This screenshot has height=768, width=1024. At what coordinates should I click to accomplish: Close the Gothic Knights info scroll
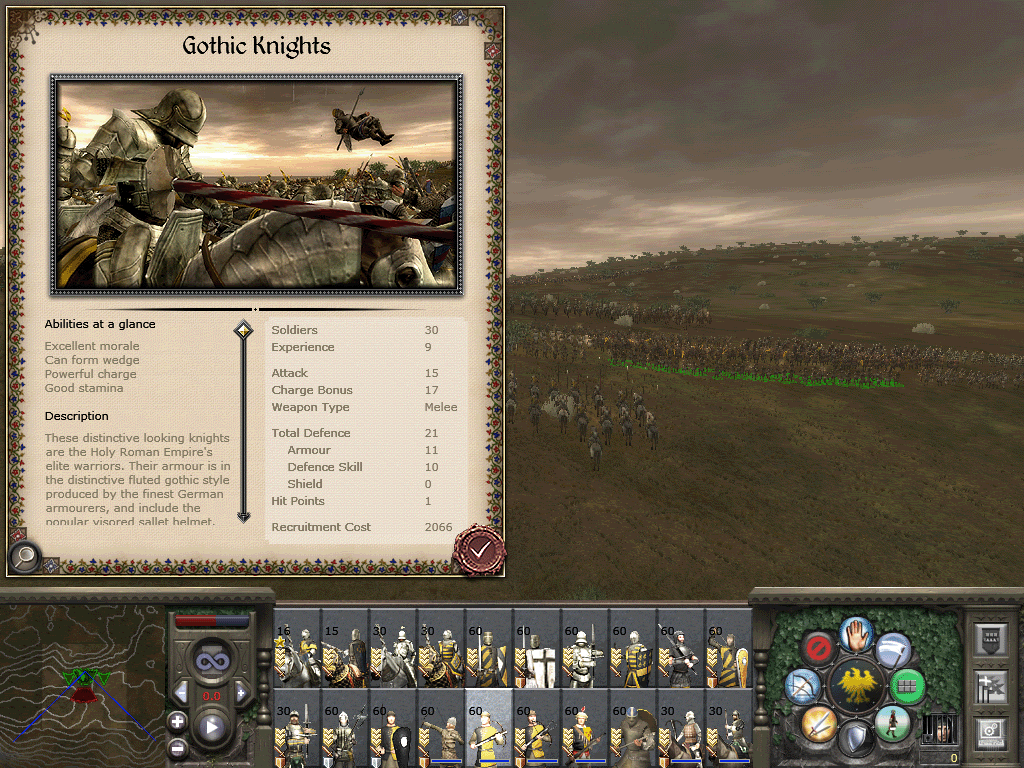[479, 548]
